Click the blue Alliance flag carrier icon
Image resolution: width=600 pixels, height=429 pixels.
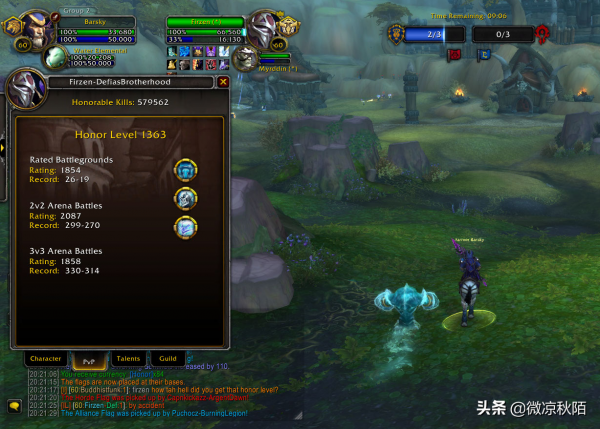(x=486, y=54)
